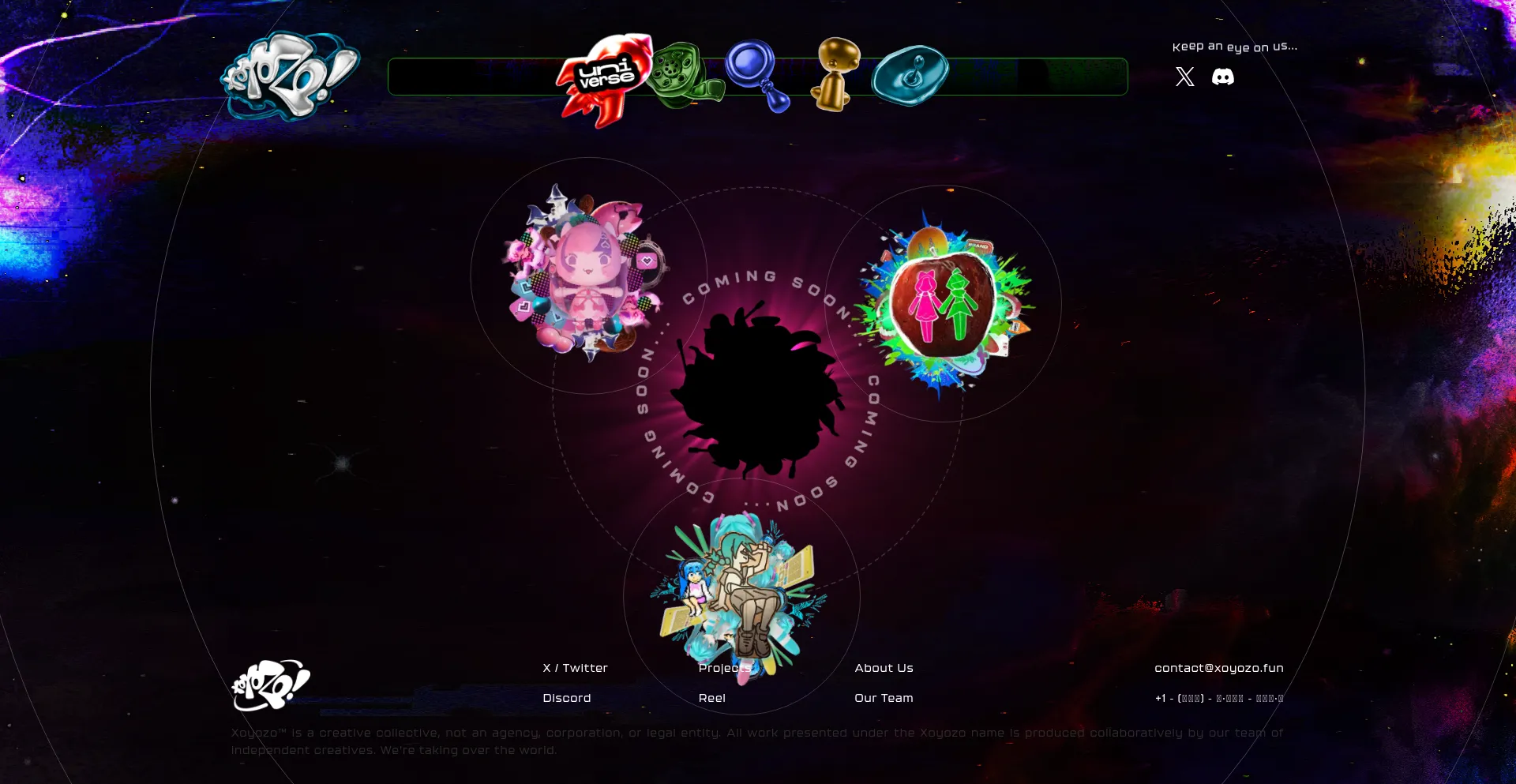Choose the blue magnifying glass nav icon
1516x784 pixels.
[x=756, y=73]
